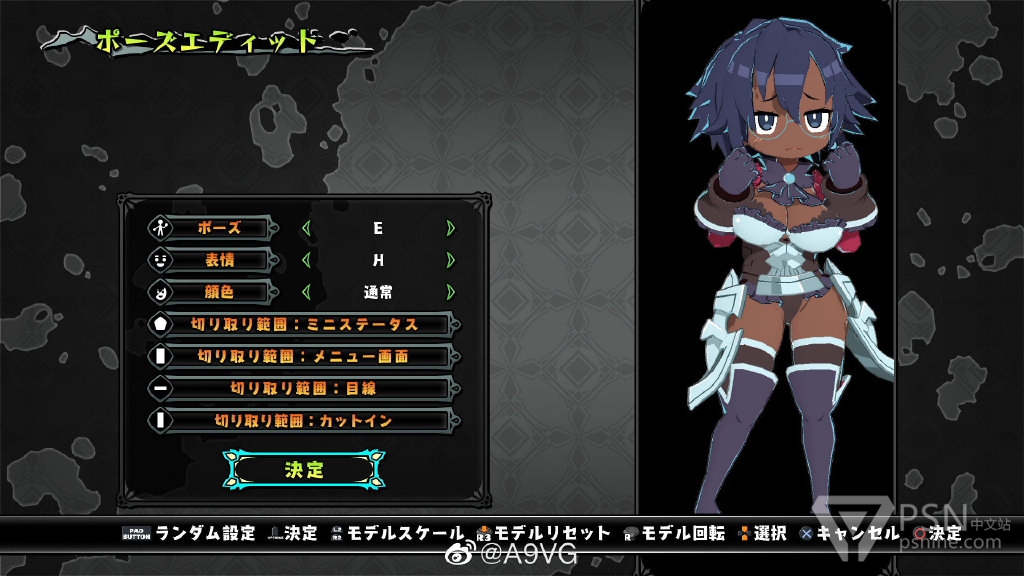This screenshot has height=576, width=1024.
Task: Click the right arrow beside expression H
Action: [451, 260]
